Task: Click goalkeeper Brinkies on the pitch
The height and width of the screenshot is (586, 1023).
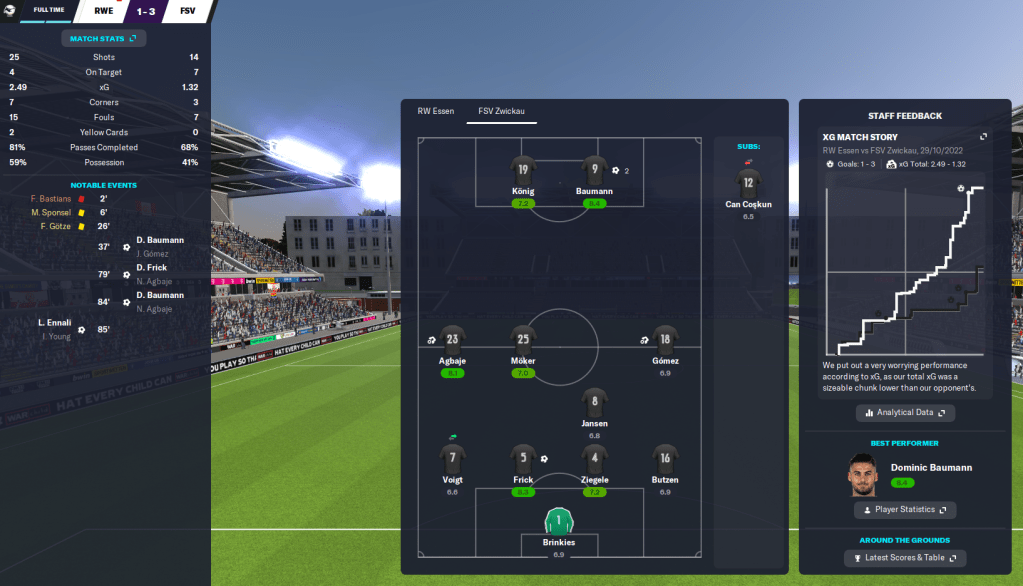Action: (559, 522)
